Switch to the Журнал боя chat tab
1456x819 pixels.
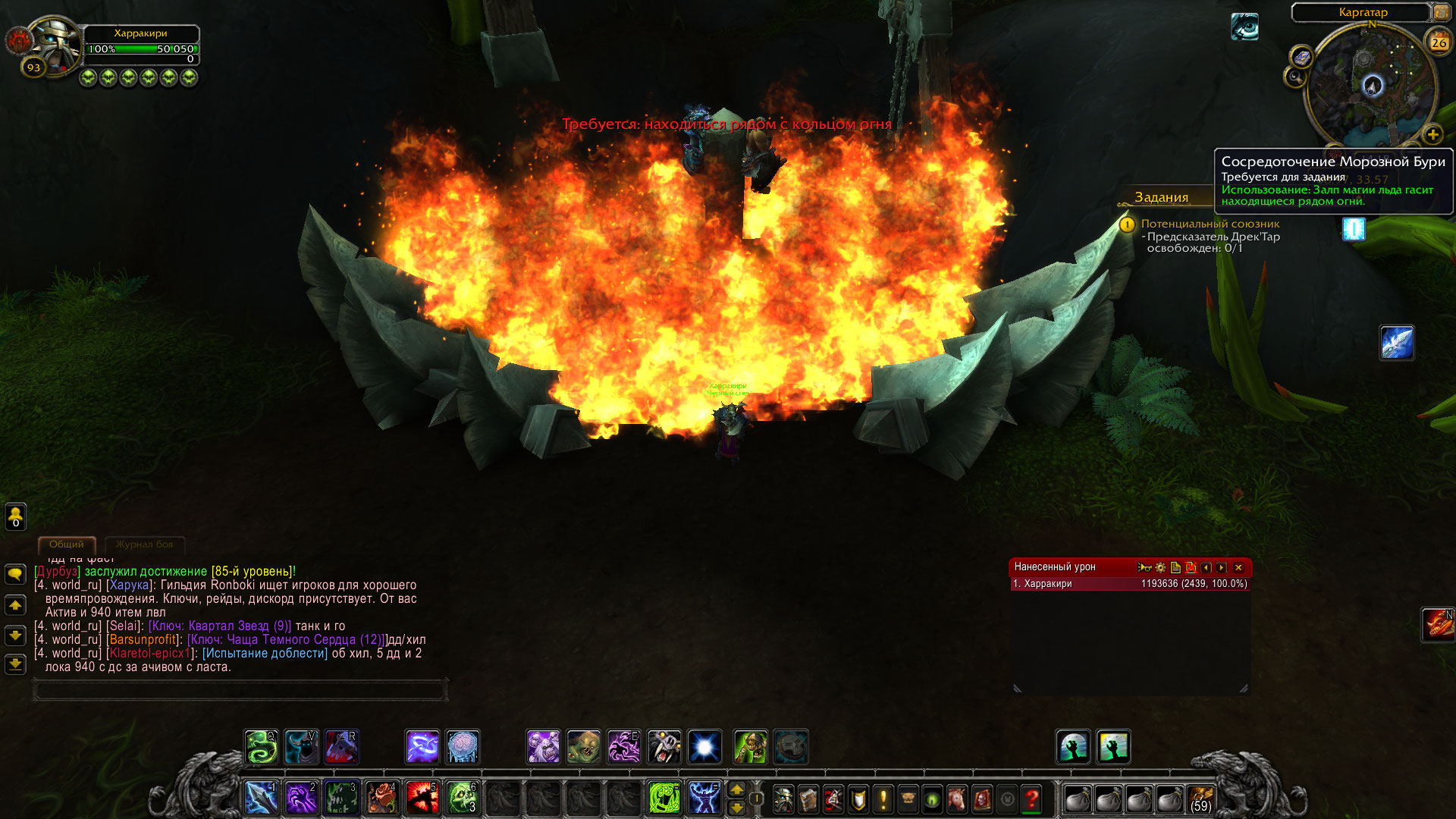pos(144,544)
